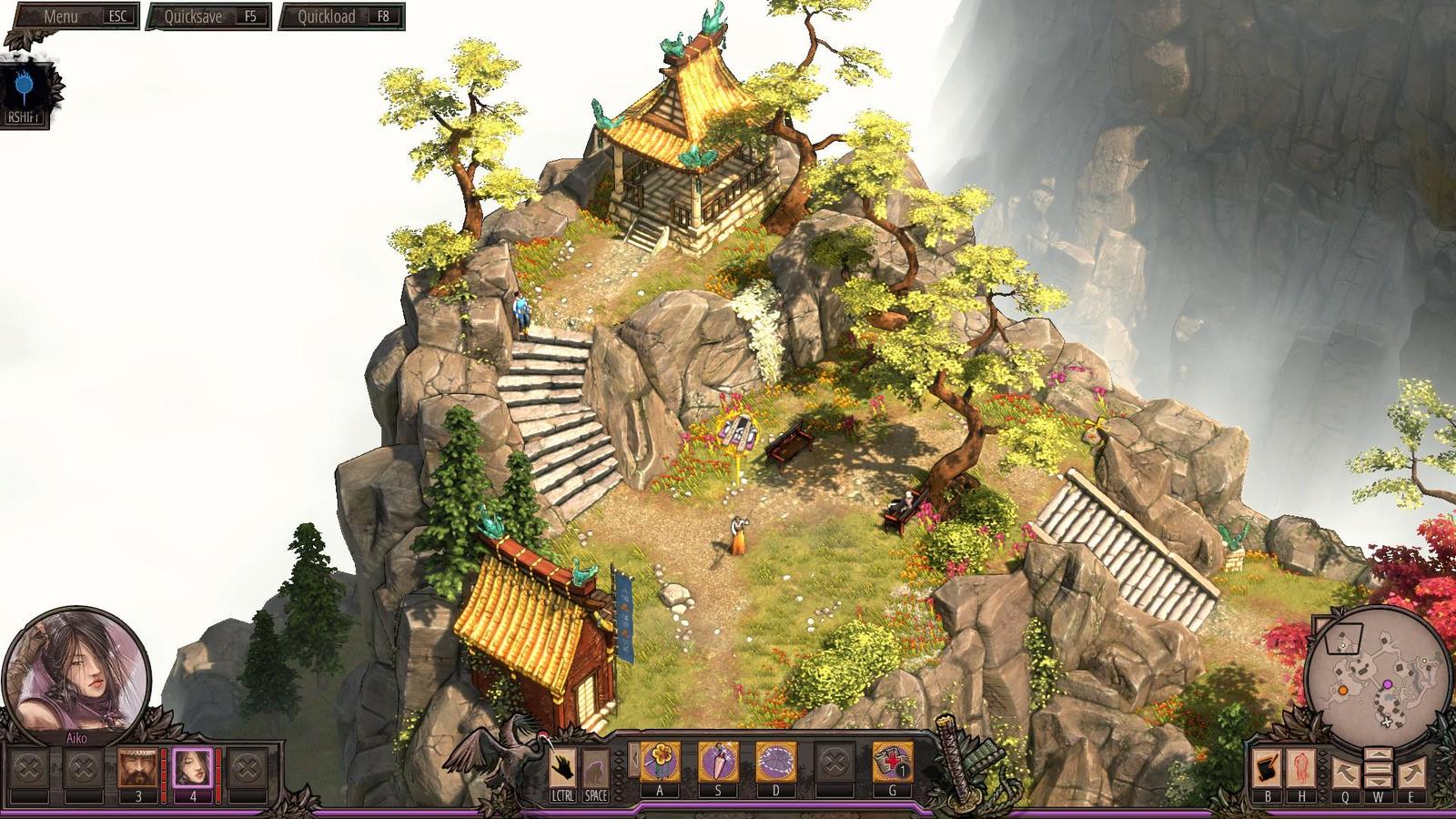The width and height of the screenshot is (1456, 819).
Task: Toggle shadow mode with the blue flame icon
Action: pyautogui.click(x=24, y=87)
